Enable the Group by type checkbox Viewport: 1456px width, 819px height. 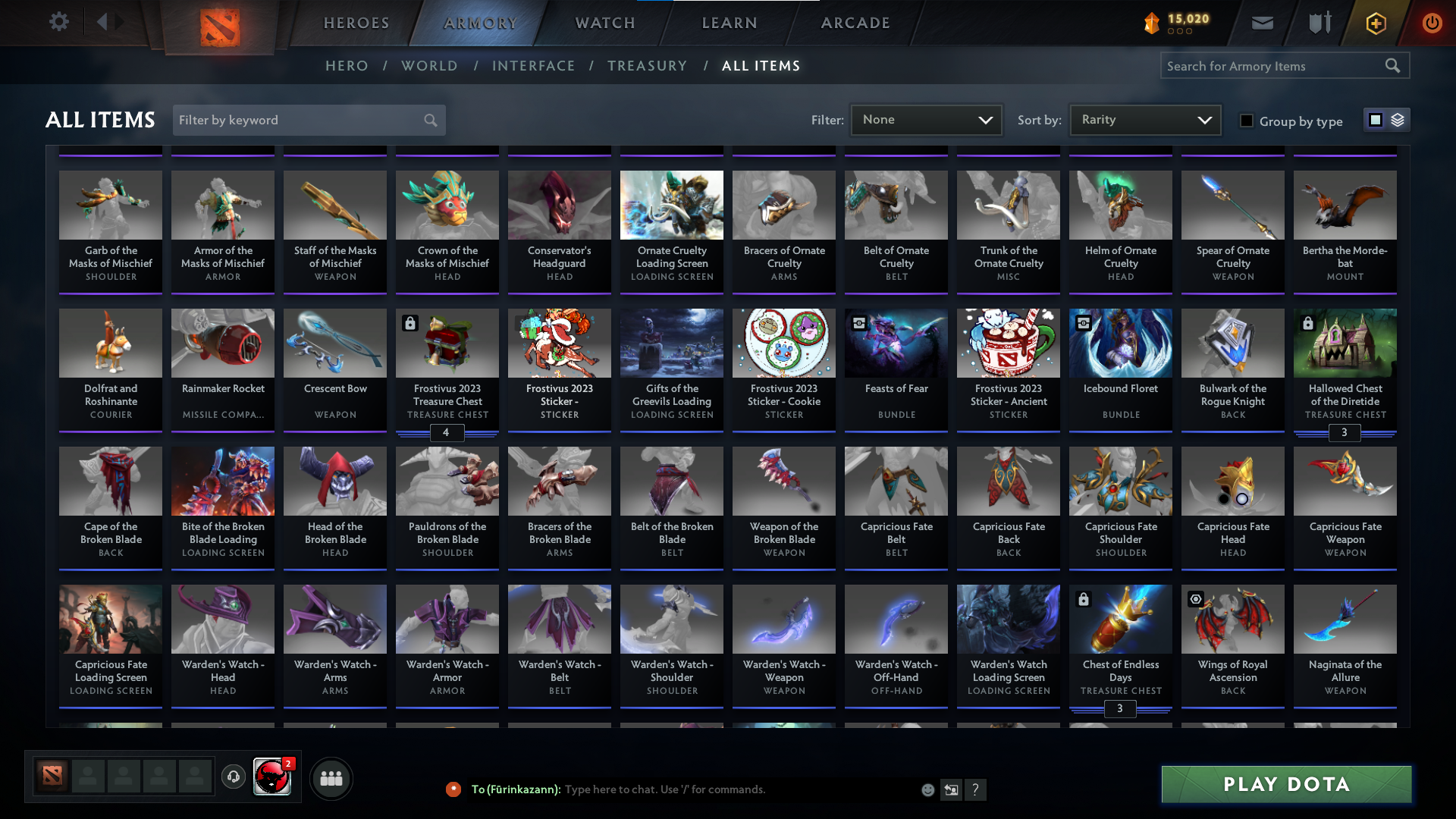[1247, 121]
